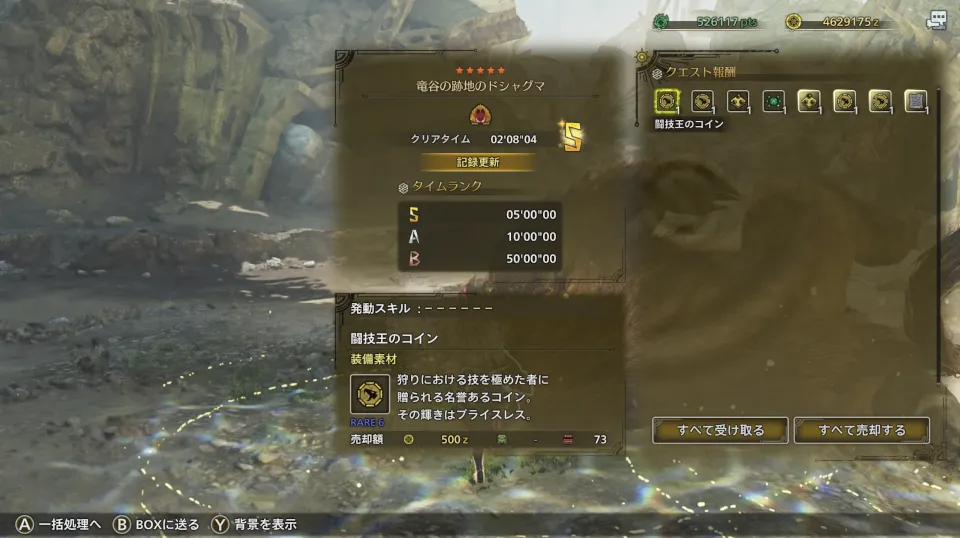This screenshot has height=538, width=960.
Task: Click the すべて受け取る (receive all) button
Action: (720, 431)
